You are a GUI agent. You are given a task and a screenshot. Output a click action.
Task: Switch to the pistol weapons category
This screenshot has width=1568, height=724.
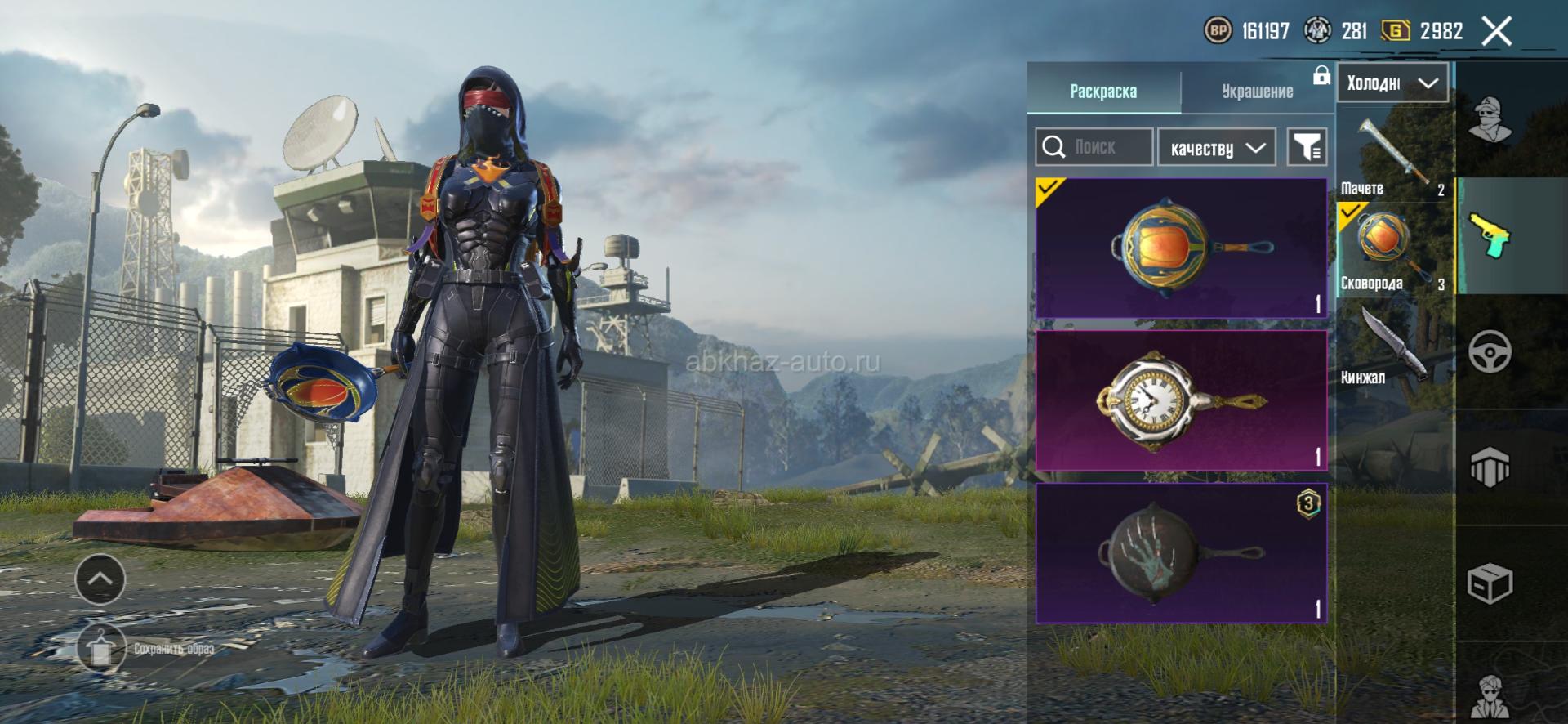point(1490,236)
